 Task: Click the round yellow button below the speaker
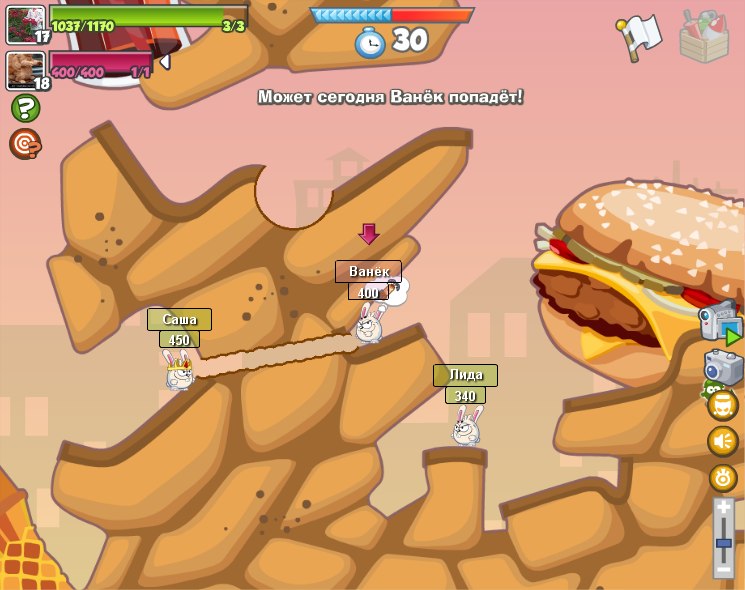[723, 477]
